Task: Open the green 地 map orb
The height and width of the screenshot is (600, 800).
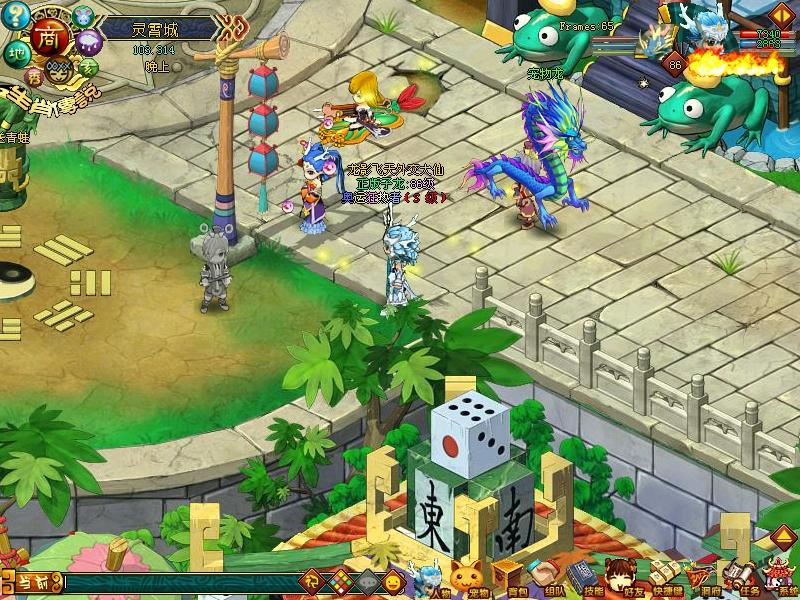Action: 15,52
